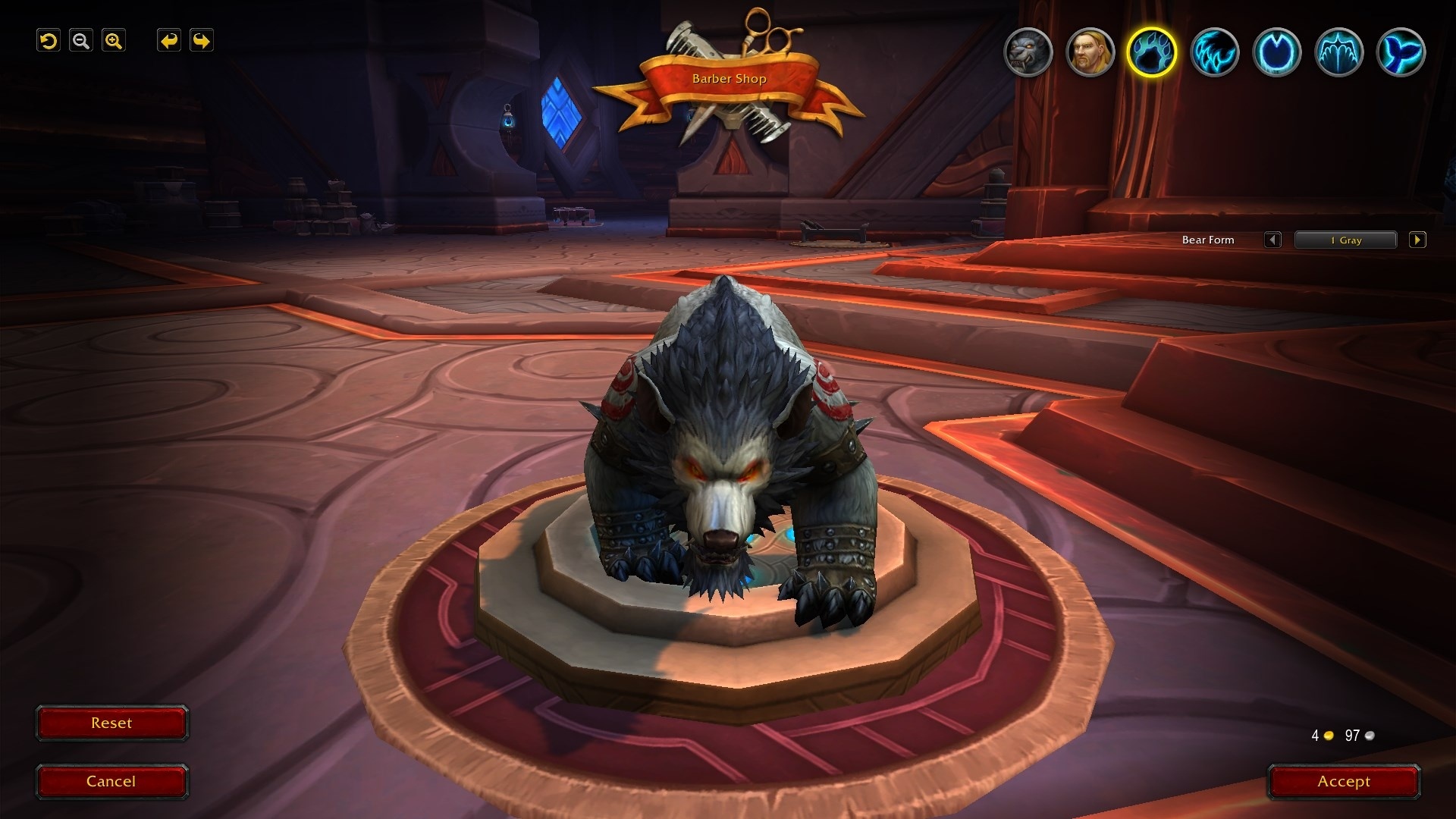Choose the whale tail aquatic form icon
The width and height of the screenshot is (1456, 819).
[1401, 52]
